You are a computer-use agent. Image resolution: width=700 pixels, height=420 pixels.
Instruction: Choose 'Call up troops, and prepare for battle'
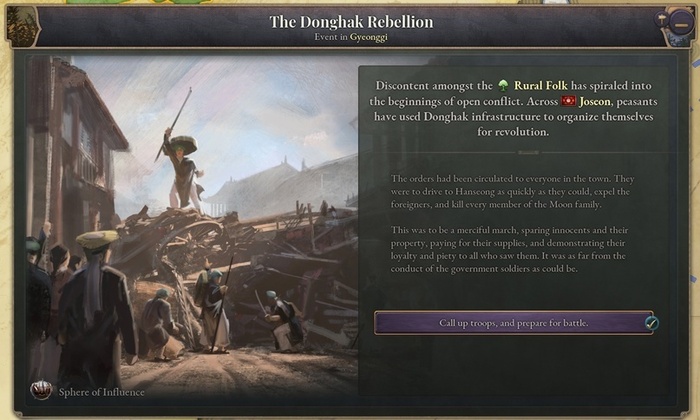click(514, 323)
